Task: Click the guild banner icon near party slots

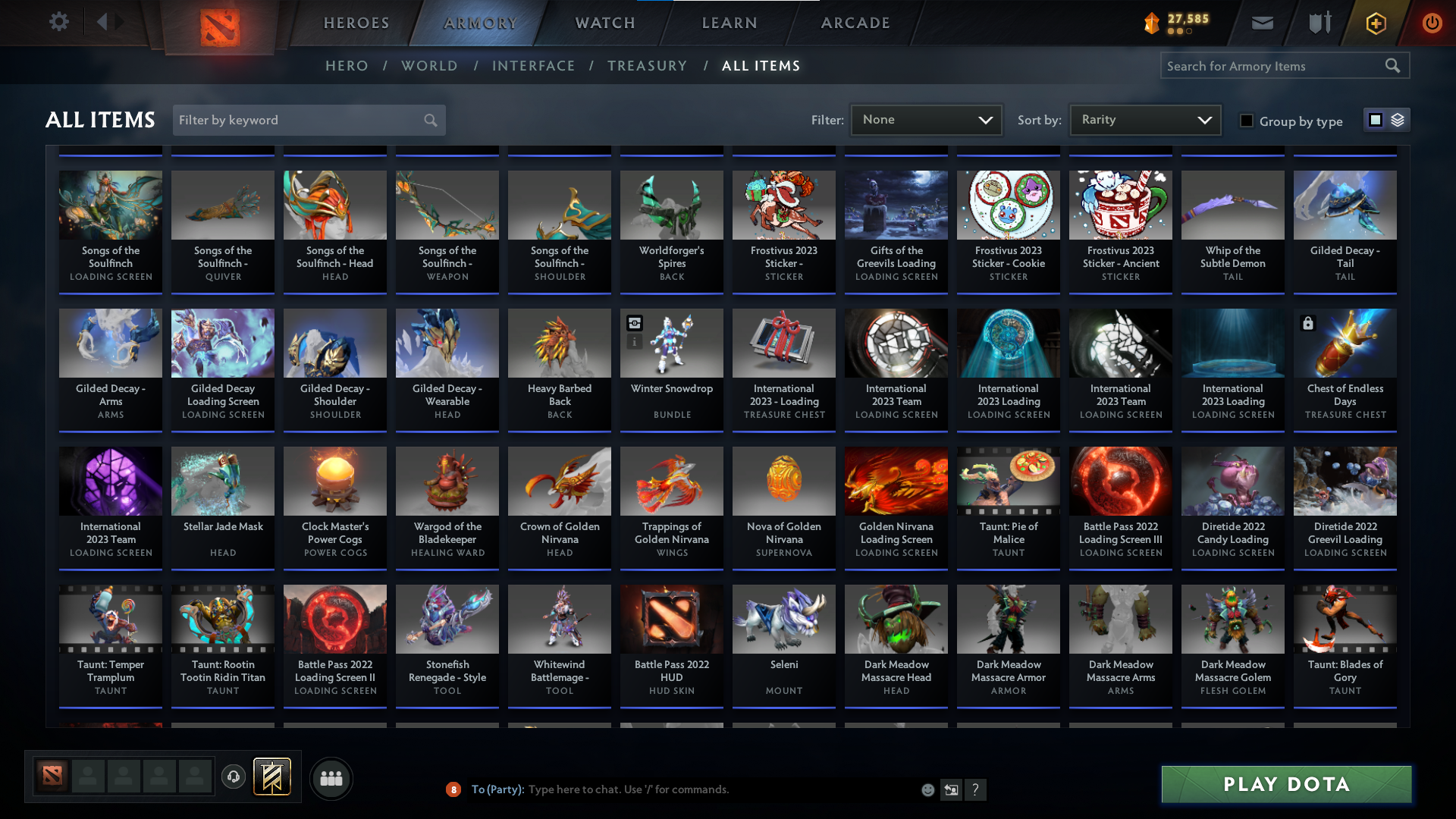Action: (x=270, y=777)
